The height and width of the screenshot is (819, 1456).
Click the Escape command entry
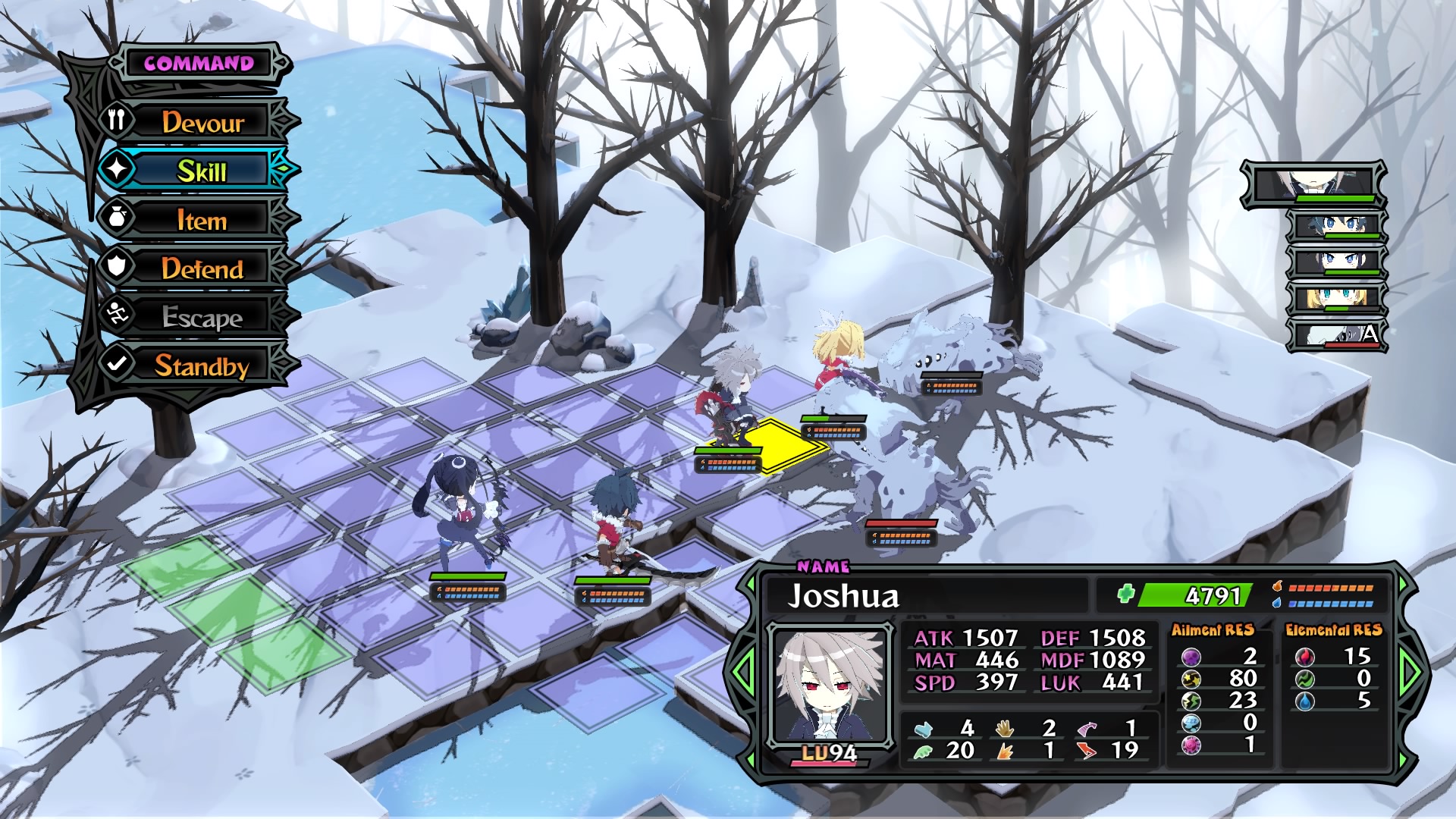click(x=202, y=317)
